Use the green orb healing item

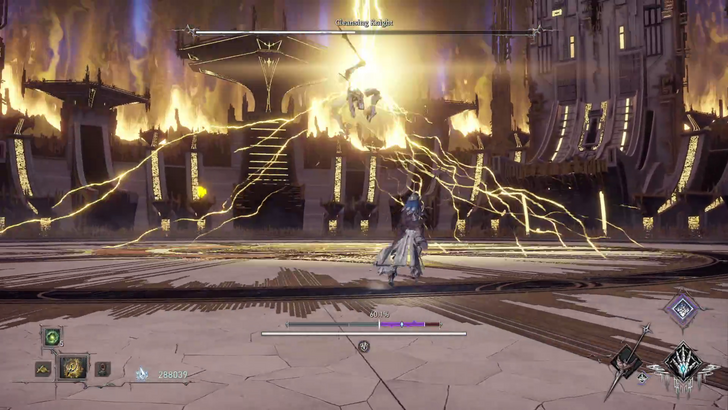click(x=52, y=337)
